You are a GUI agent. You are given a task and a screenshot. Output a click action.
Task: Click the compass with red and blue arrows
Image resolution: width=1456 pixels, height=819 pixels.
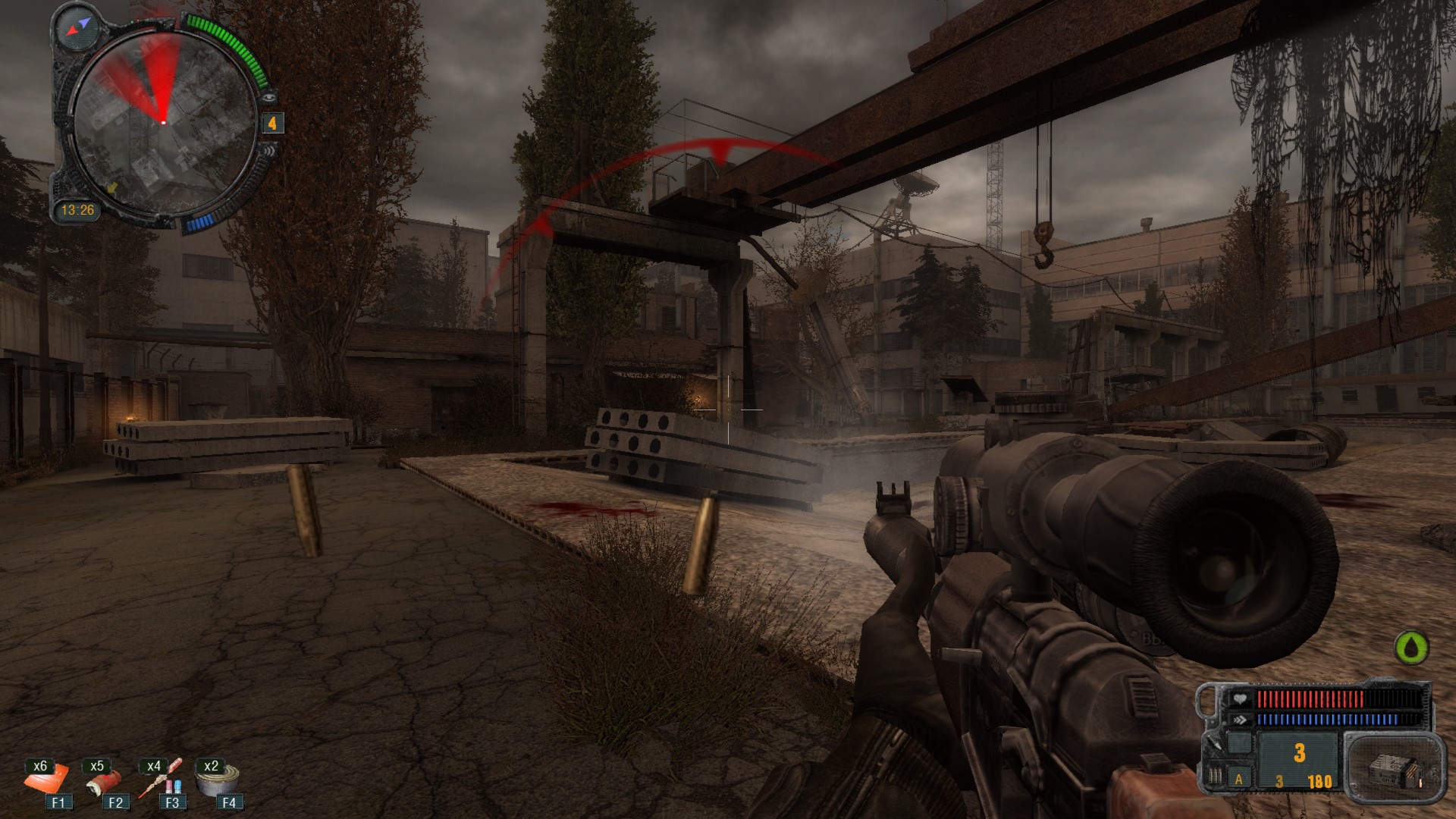(77, 28)
